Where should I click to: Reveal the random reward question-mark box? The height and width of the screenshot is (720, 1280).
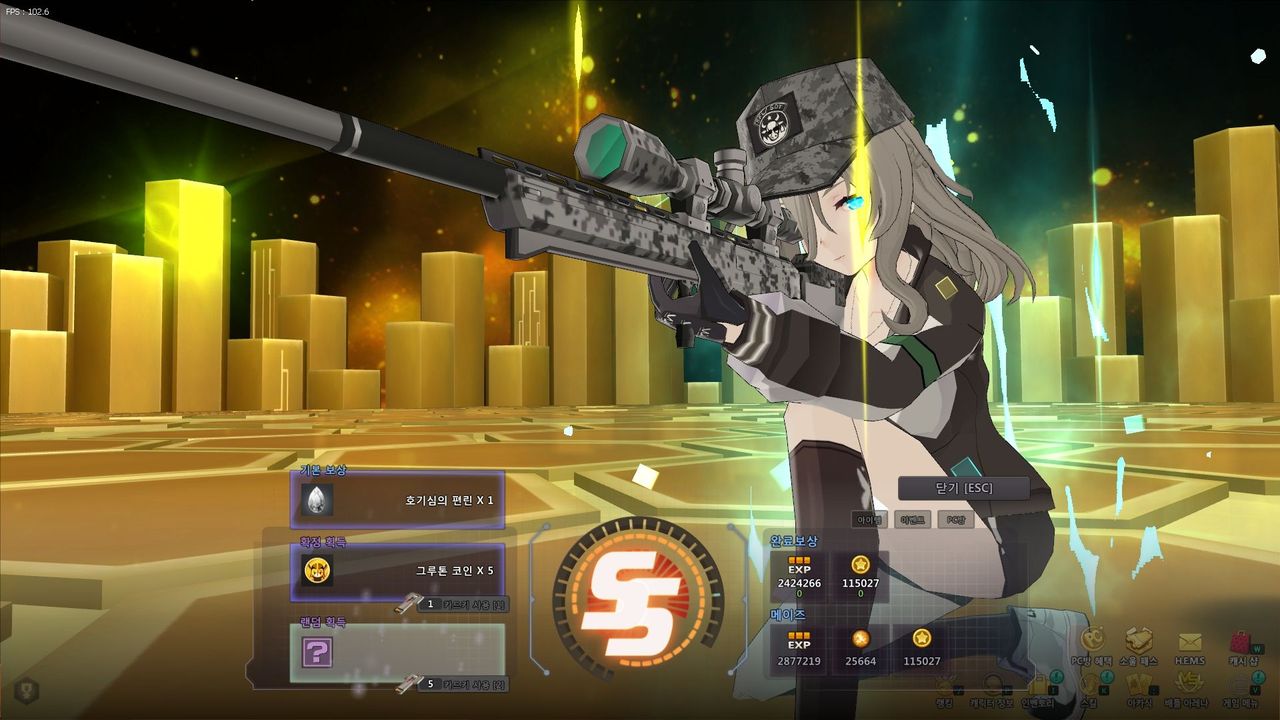(317, 653)
